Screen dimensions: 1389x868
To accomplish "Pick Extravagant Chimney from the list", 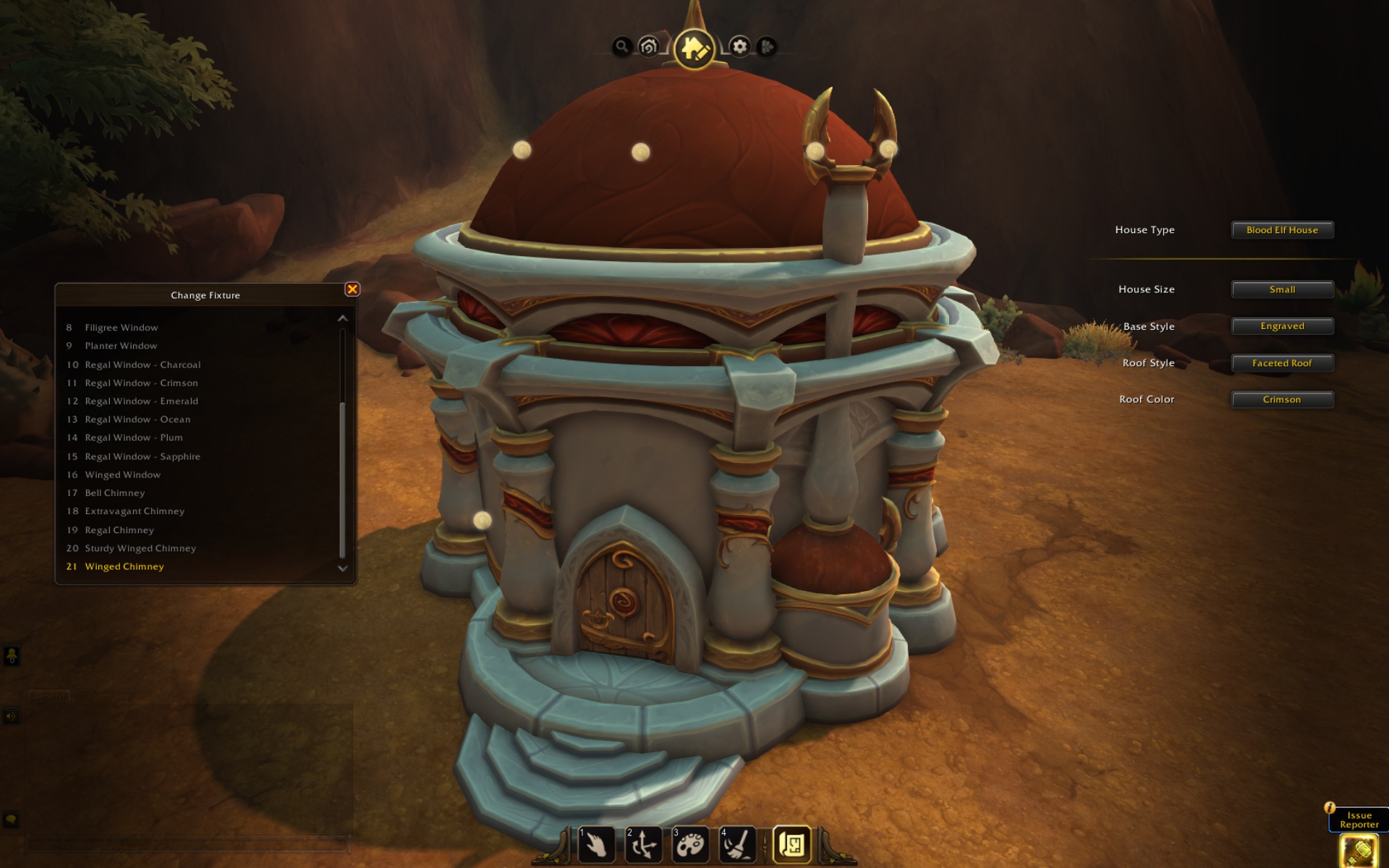I will (x=135, y=511).
